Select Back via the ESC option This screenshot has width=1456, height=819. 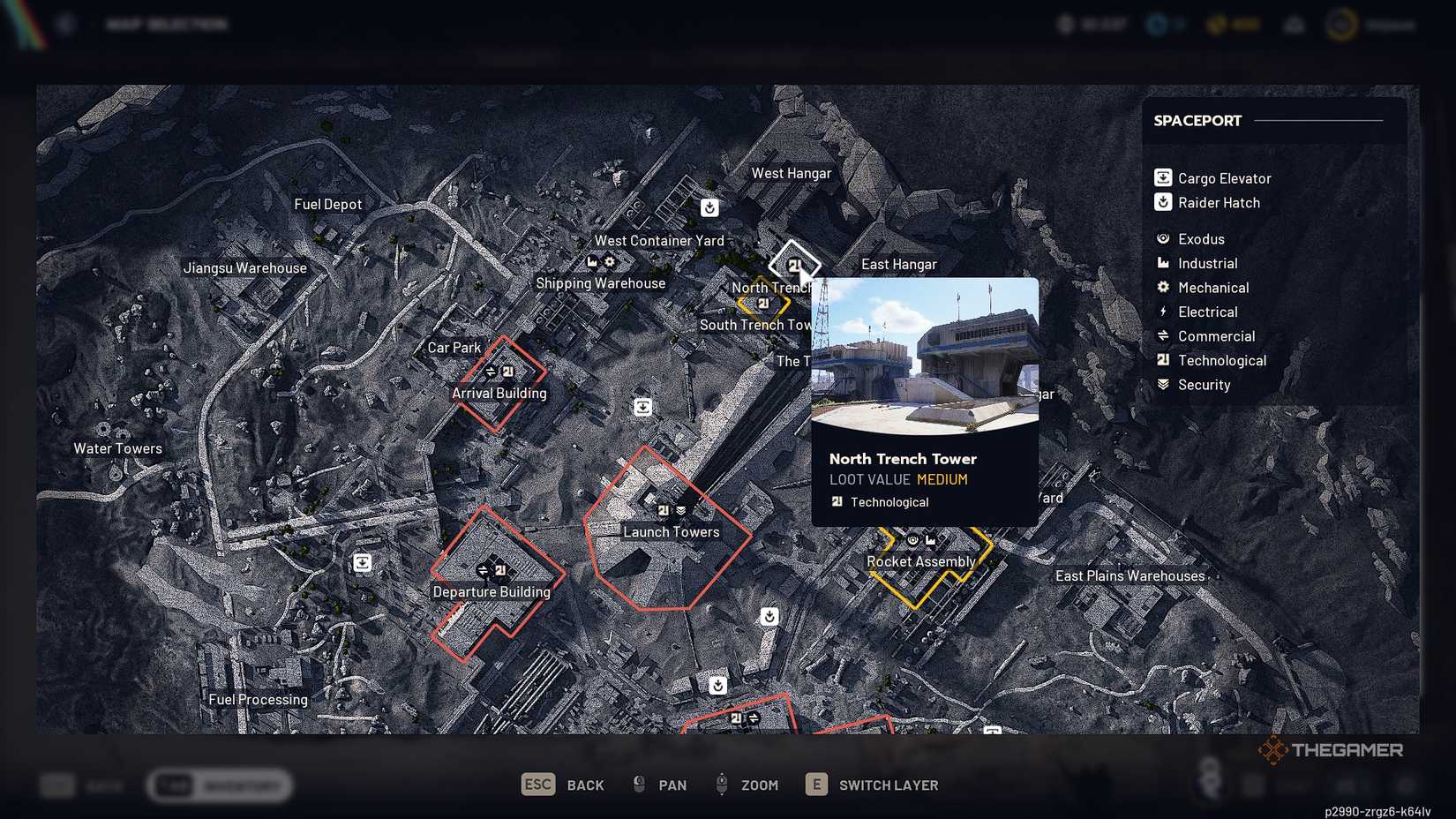pyautogui.click(x=537, y=785)
